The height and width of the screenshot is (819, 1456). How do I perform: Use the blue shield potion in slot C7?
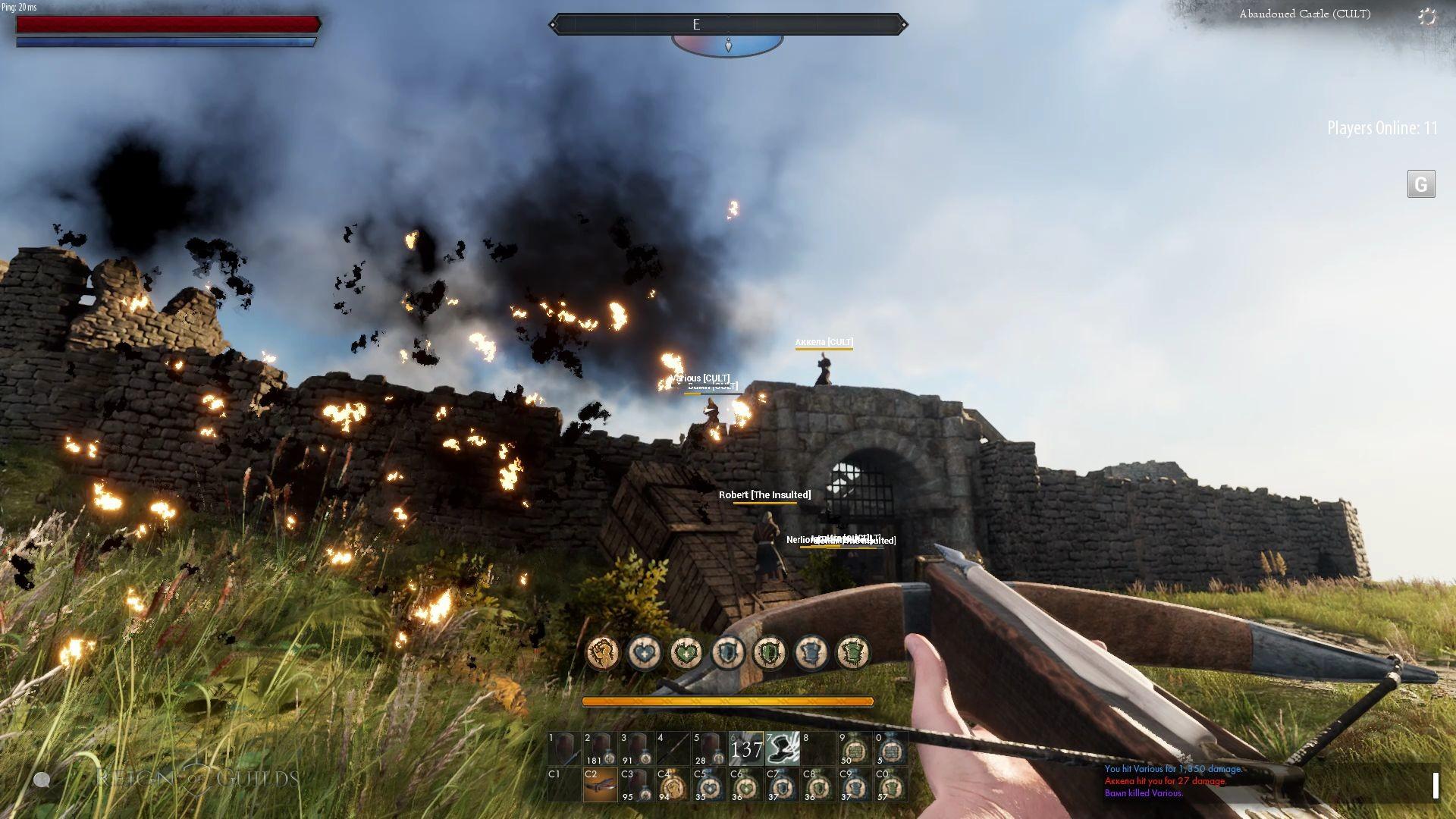pyautogui.click(x=782, y=784)
